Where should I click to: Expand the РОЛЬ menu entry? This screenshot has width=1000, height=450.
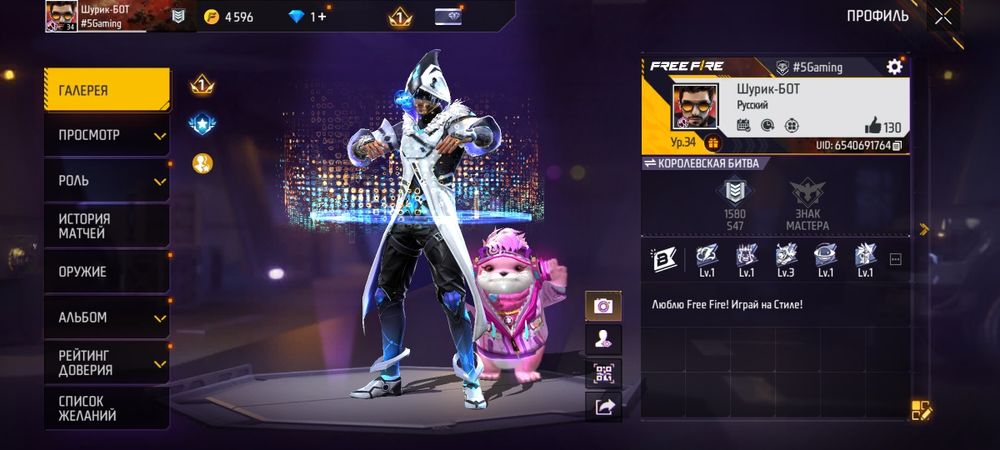[106, 181]
